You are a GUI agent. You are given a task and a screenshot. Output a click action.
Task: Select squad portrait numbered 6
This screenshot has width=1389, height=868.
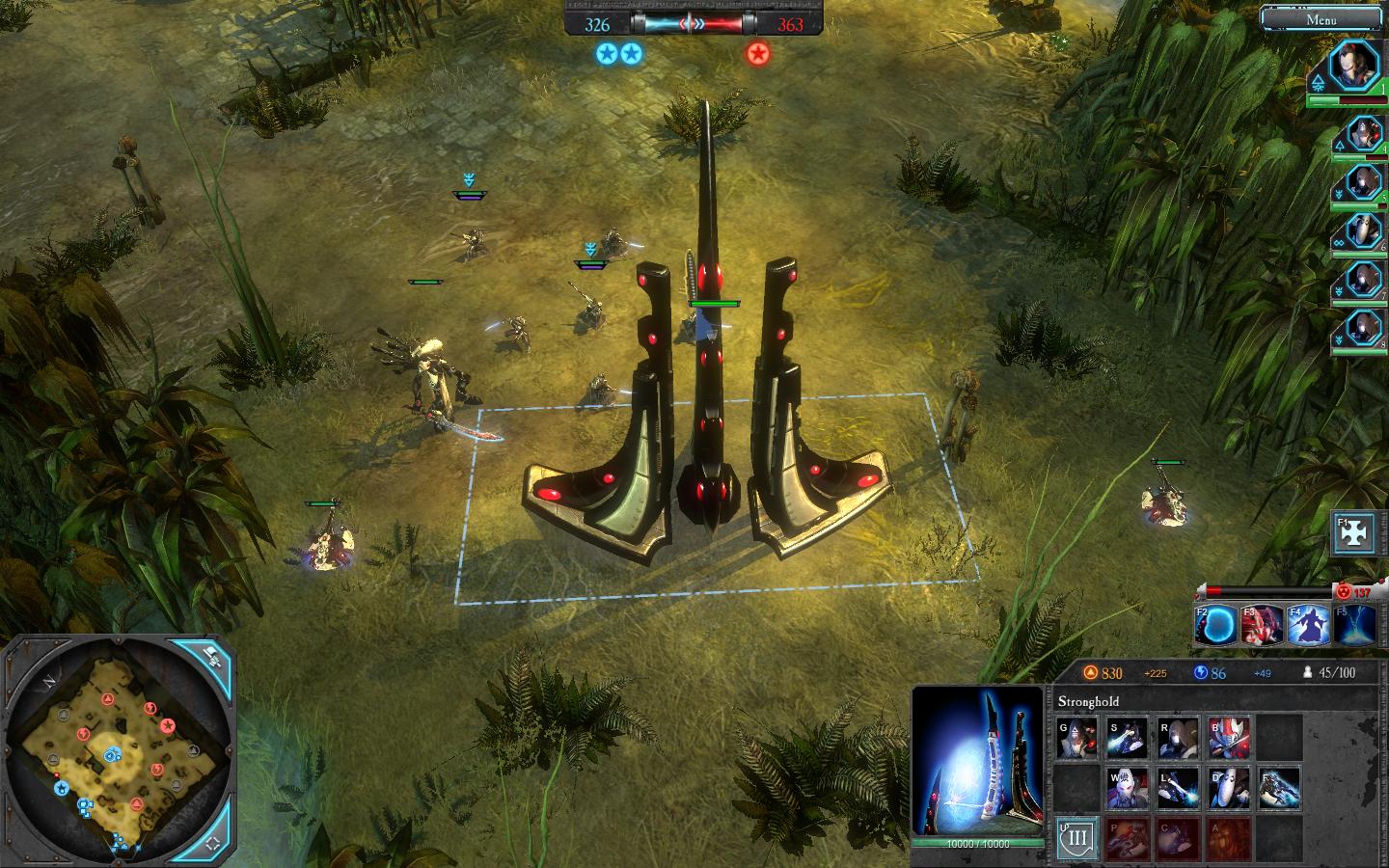[x=1363, y=231]
